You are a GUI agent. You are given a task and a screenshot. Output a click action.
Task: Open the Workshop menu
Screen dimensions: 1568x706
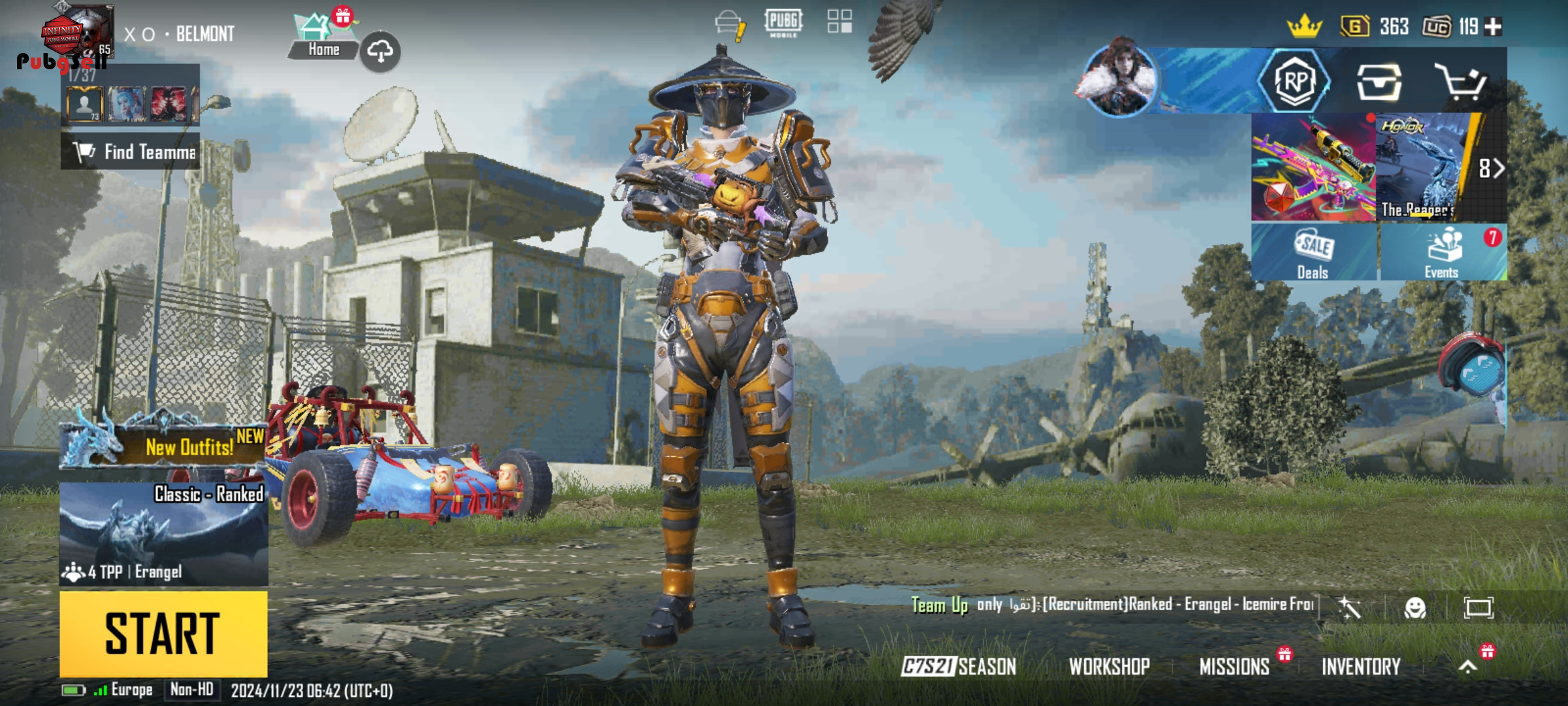pyautogui.click(x=1109, y=666)
